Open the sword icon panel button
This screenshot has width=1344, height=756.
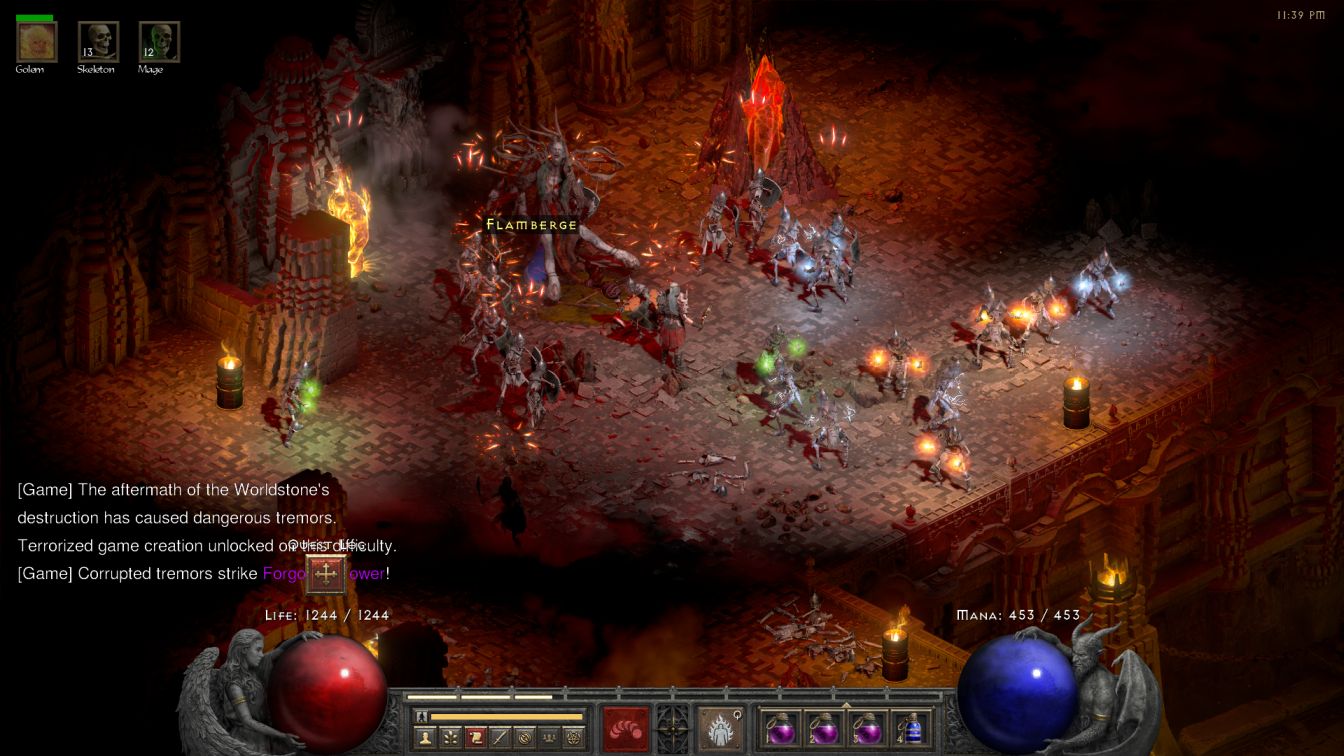(499, 738)
